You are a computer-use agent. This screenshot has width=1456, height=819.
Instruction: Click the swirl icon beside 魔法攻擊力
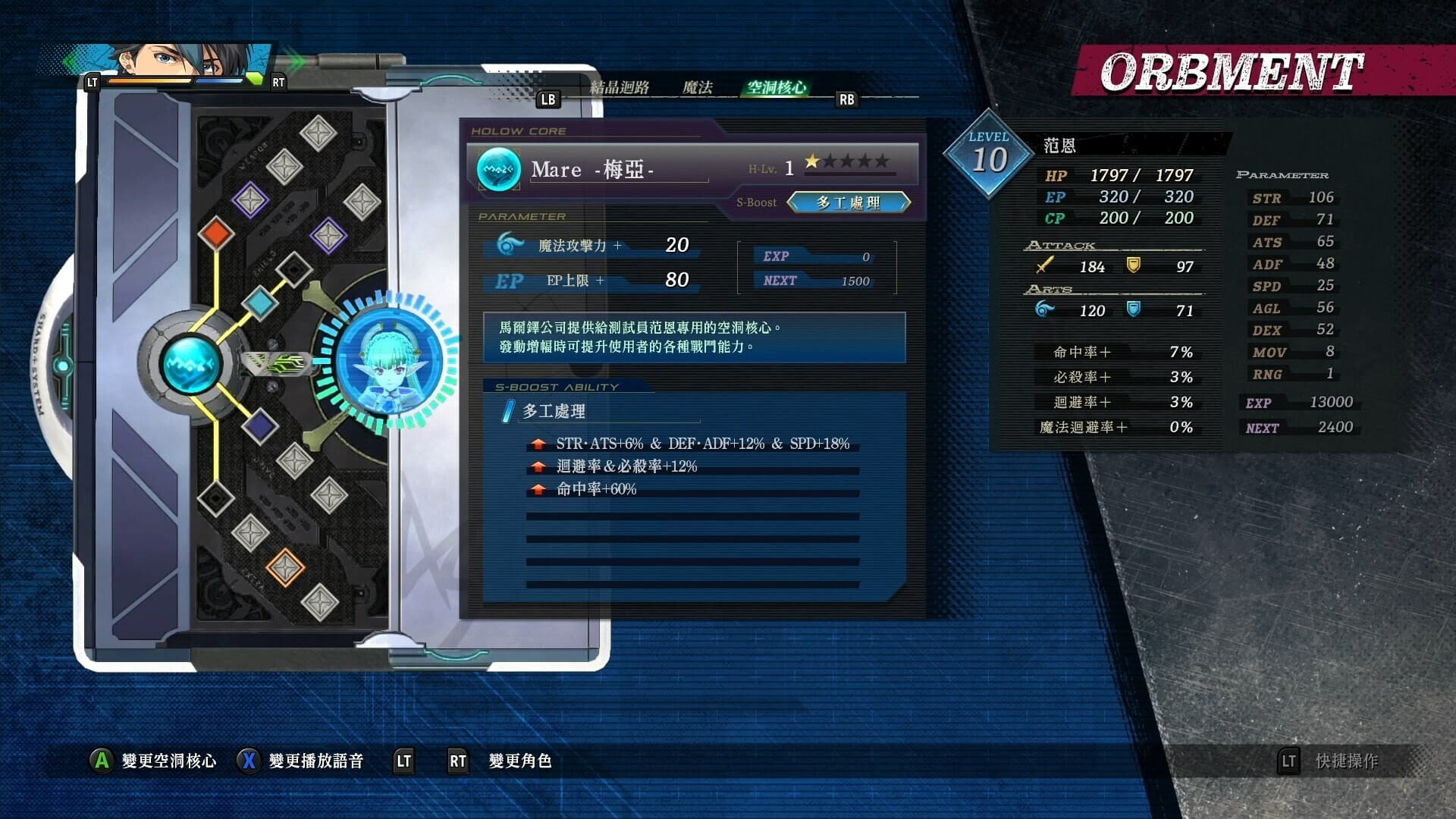click(x=510, y=243)
